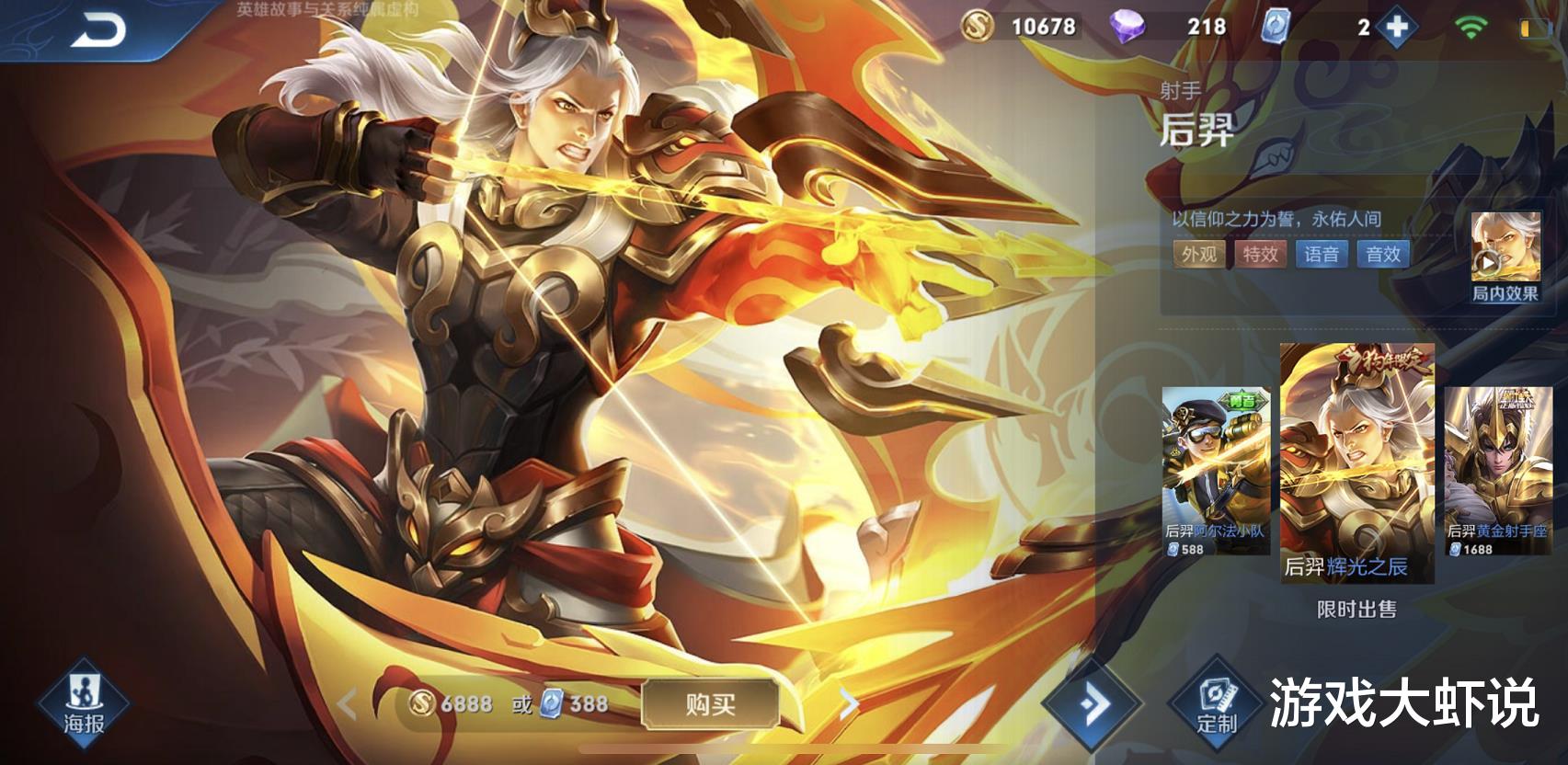Enable the 音效 (sound effects) option
This screenshot has height=765, width=1568.
coord(1385,255)
